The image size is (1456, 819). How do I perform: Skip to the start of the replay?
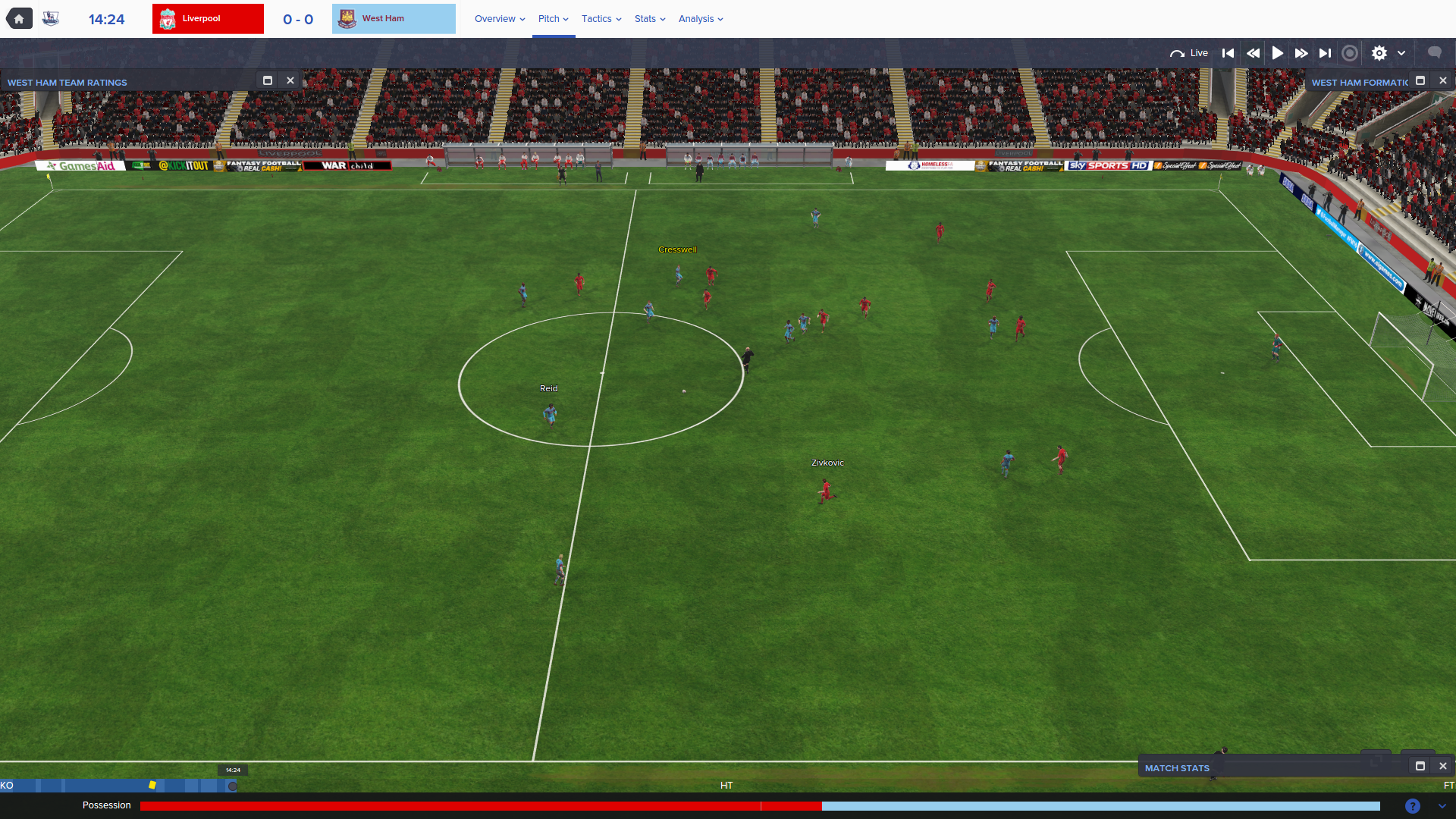pos(1228,53)
